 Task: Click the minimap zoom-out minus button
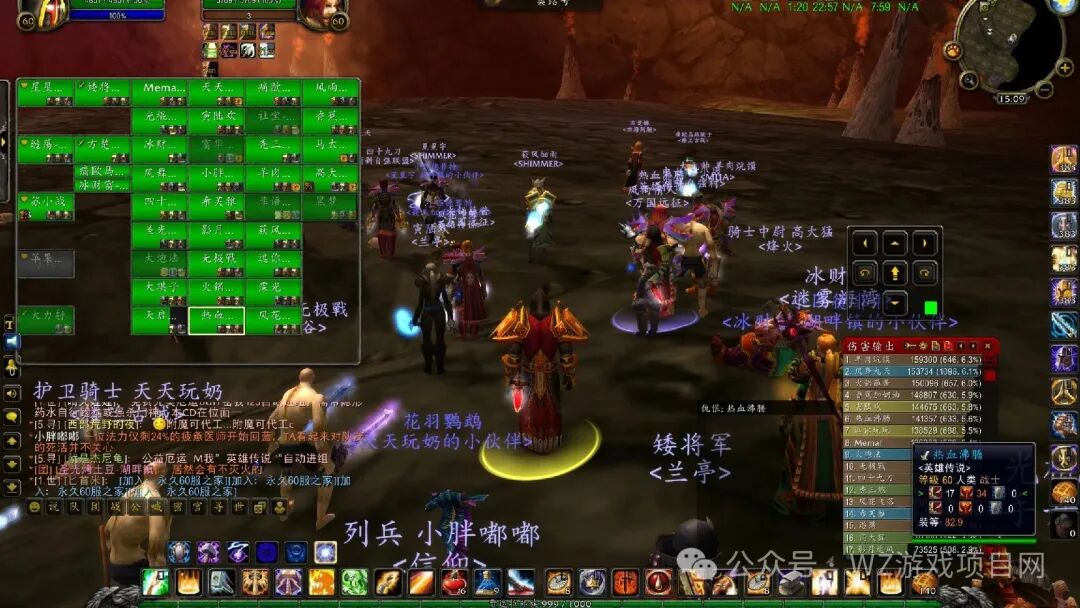click(x=1044, y=90)
